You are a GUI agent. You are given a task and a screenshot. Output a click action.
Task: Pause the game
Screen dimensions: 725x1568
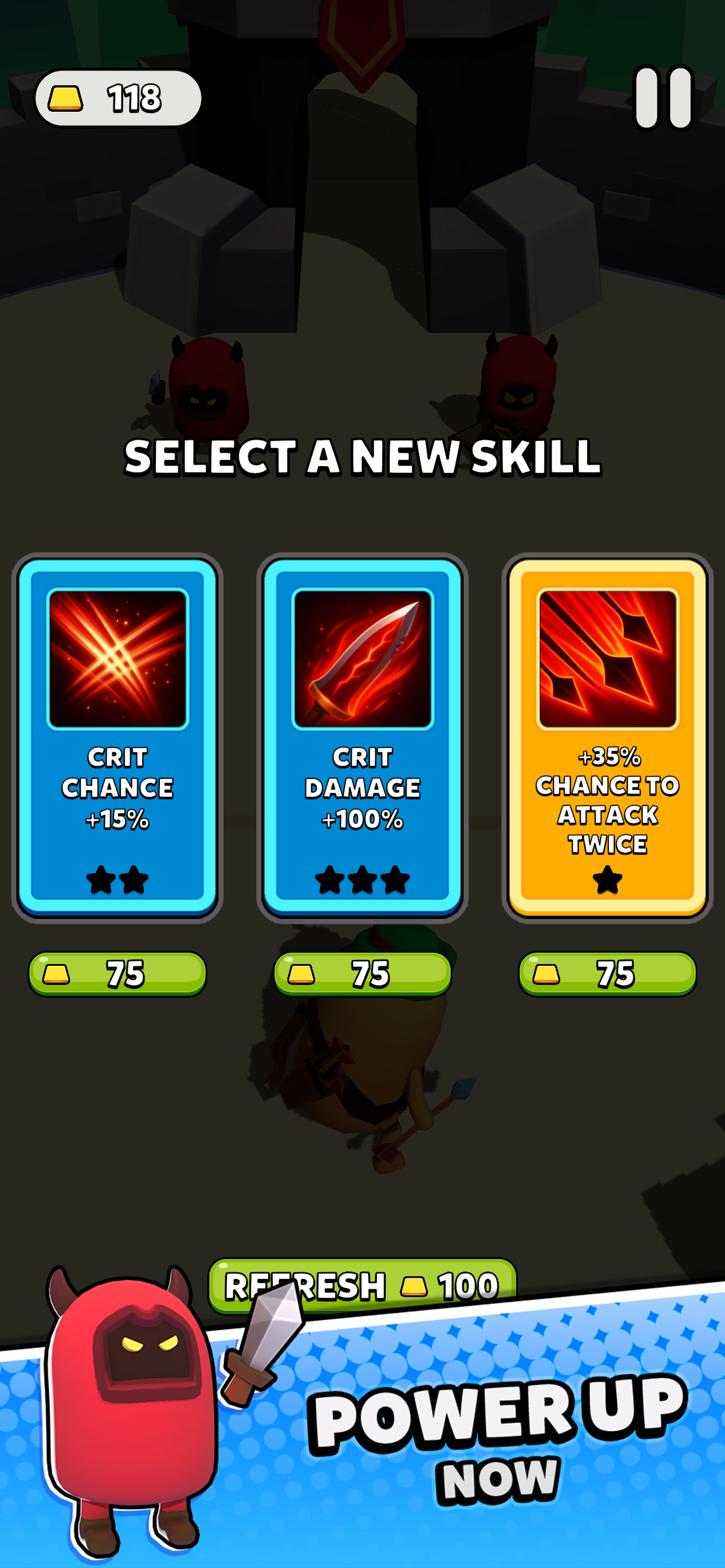click(663, 98)
